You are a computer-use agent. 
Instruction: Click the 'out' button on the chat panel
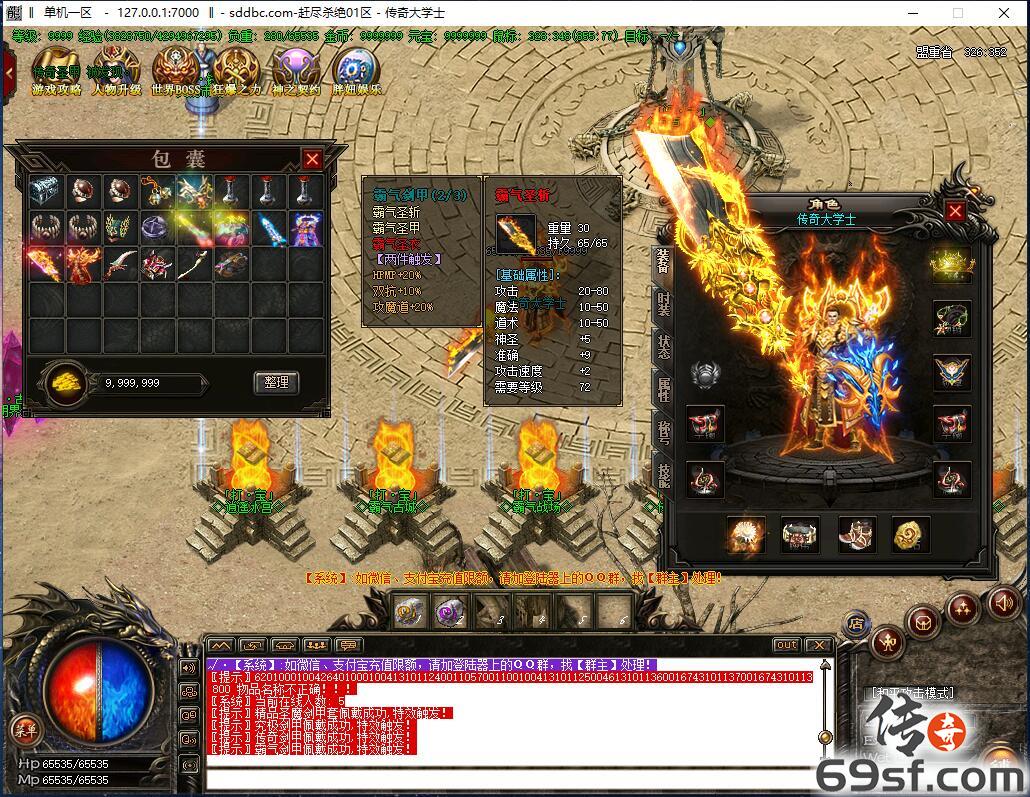pos(787,645)
